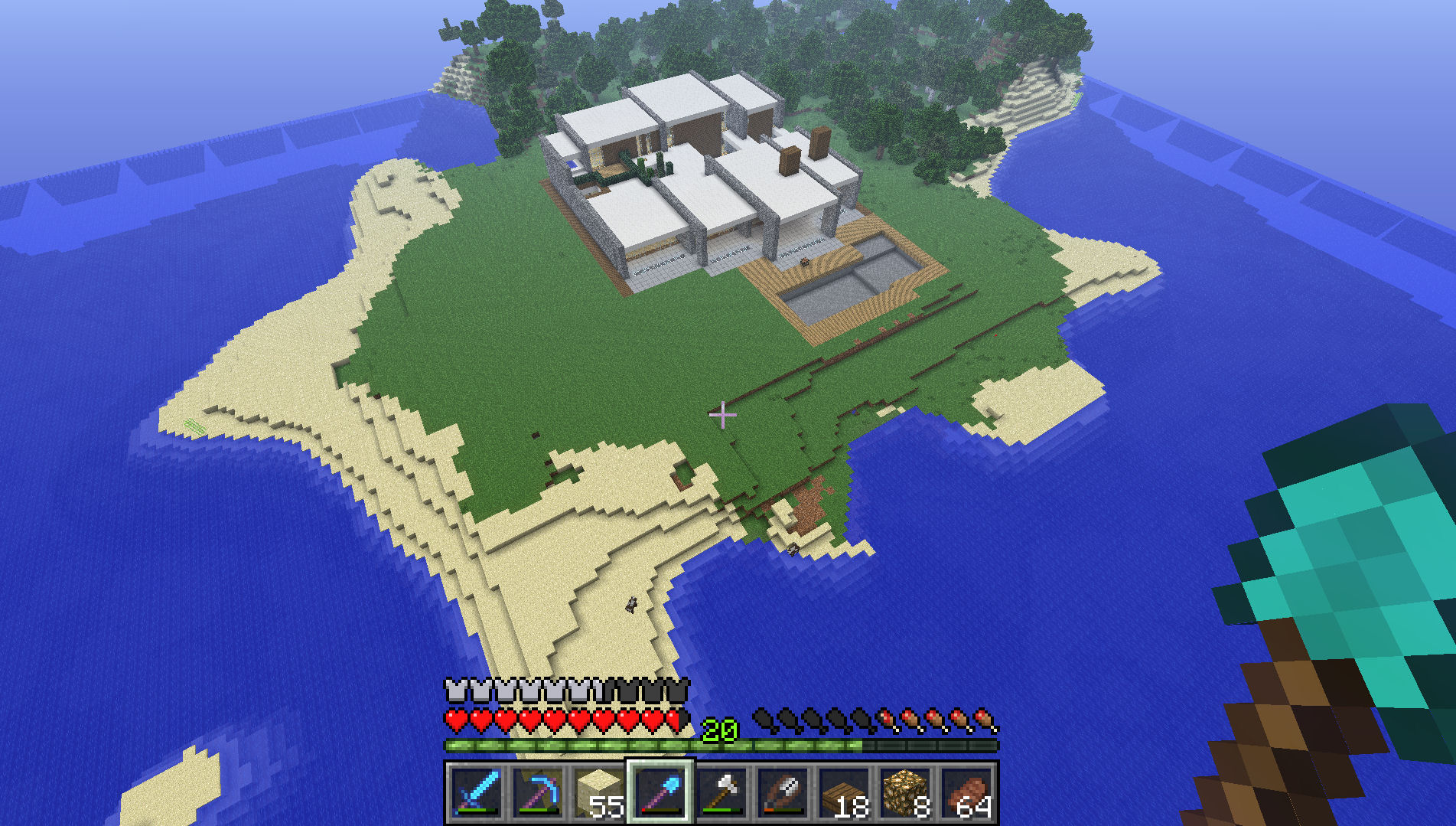Select the wooden slab stack of 18

[844, 792]
